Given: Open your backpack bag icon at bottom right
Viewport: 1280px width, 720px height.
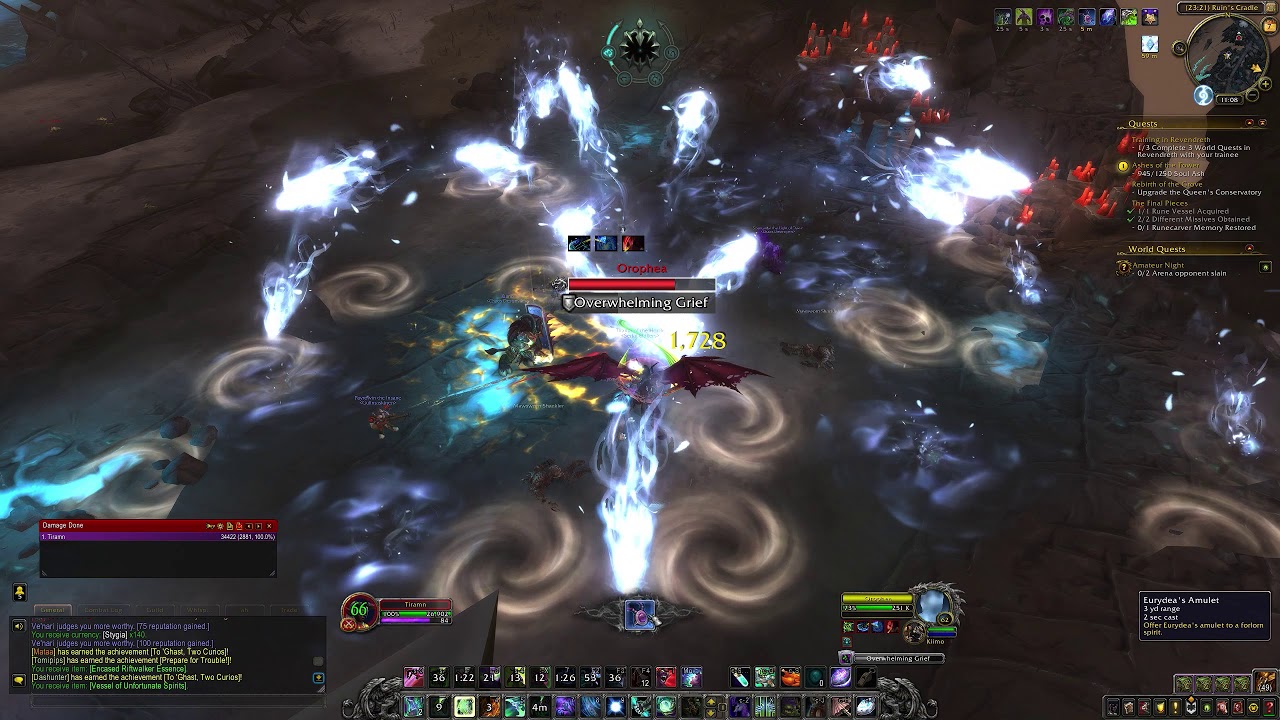Looking at the screenshot, I should pyautogui.click(x=1265, y=683).
